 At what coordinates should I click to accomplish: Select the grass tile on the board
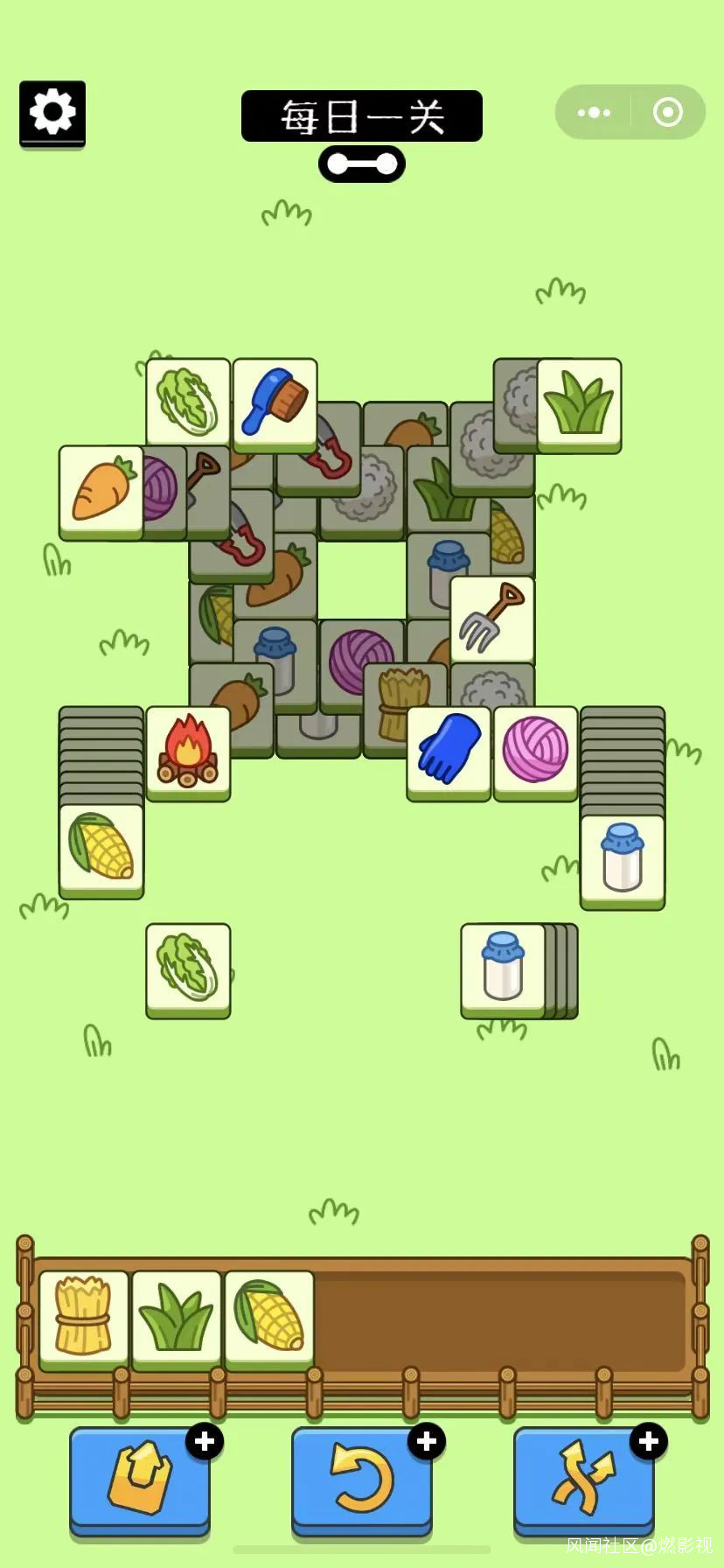tap(579, 402)
